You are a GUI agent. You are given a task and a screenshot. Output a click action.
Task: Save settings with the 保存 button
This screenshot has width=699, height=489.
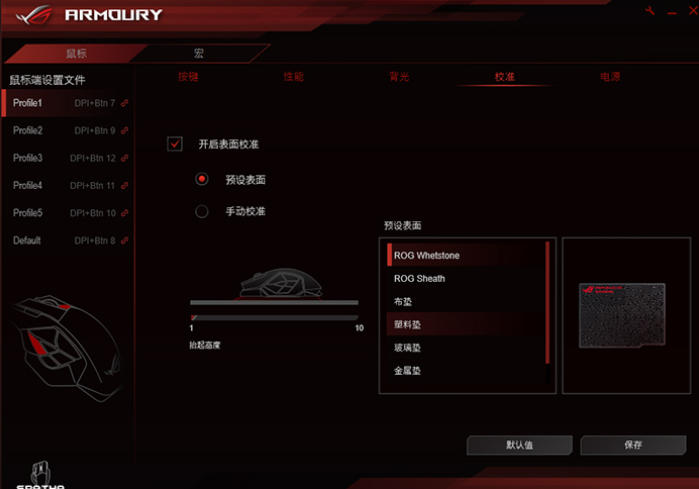[631, 445]
